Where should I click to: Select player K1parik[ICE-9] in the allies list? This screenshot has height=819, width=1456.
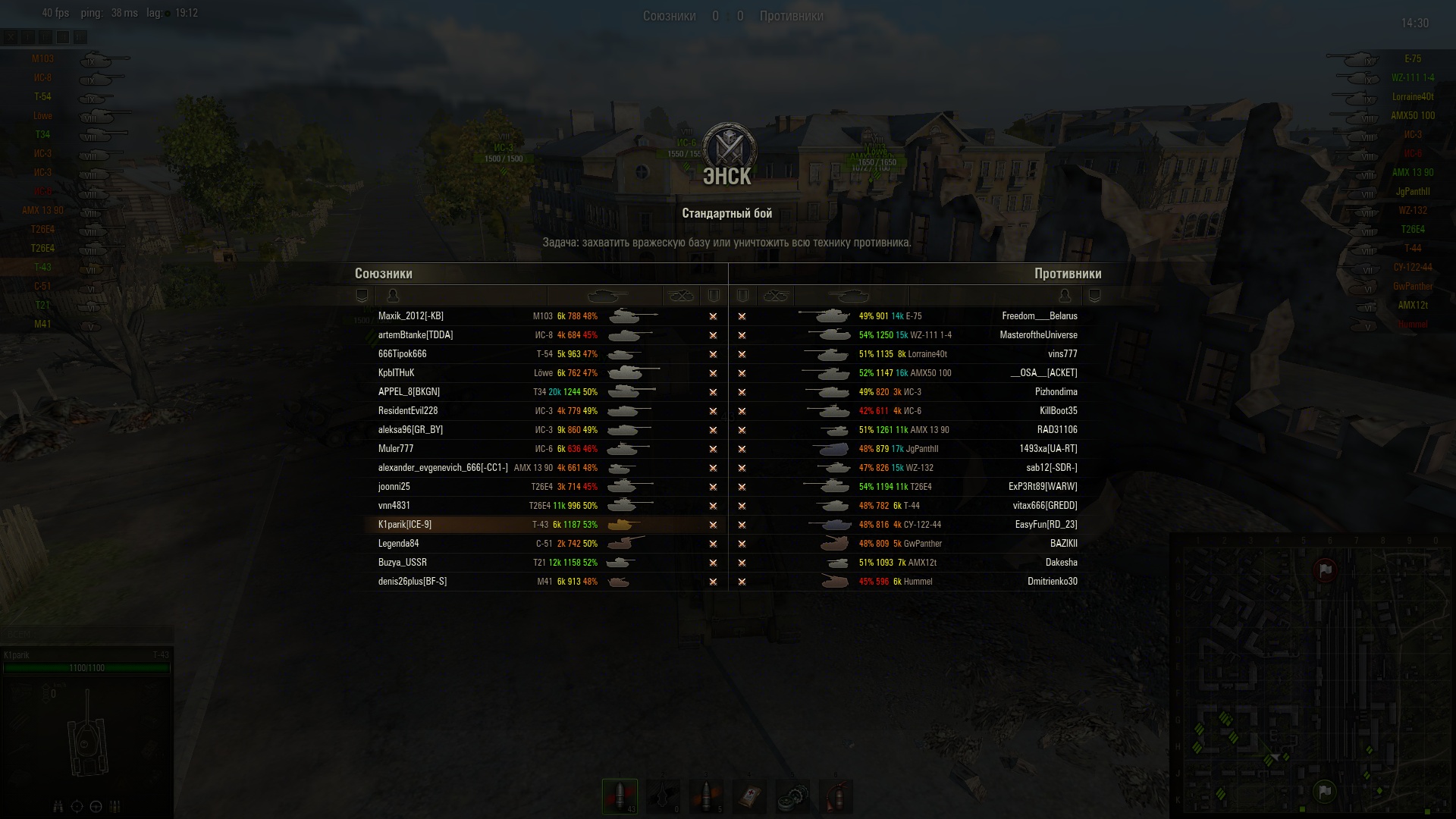pos(405,525)
